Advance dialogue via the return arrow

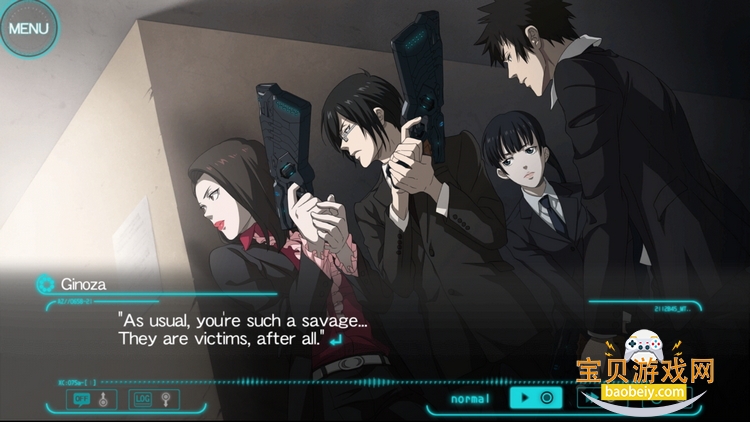coord(335,340)
